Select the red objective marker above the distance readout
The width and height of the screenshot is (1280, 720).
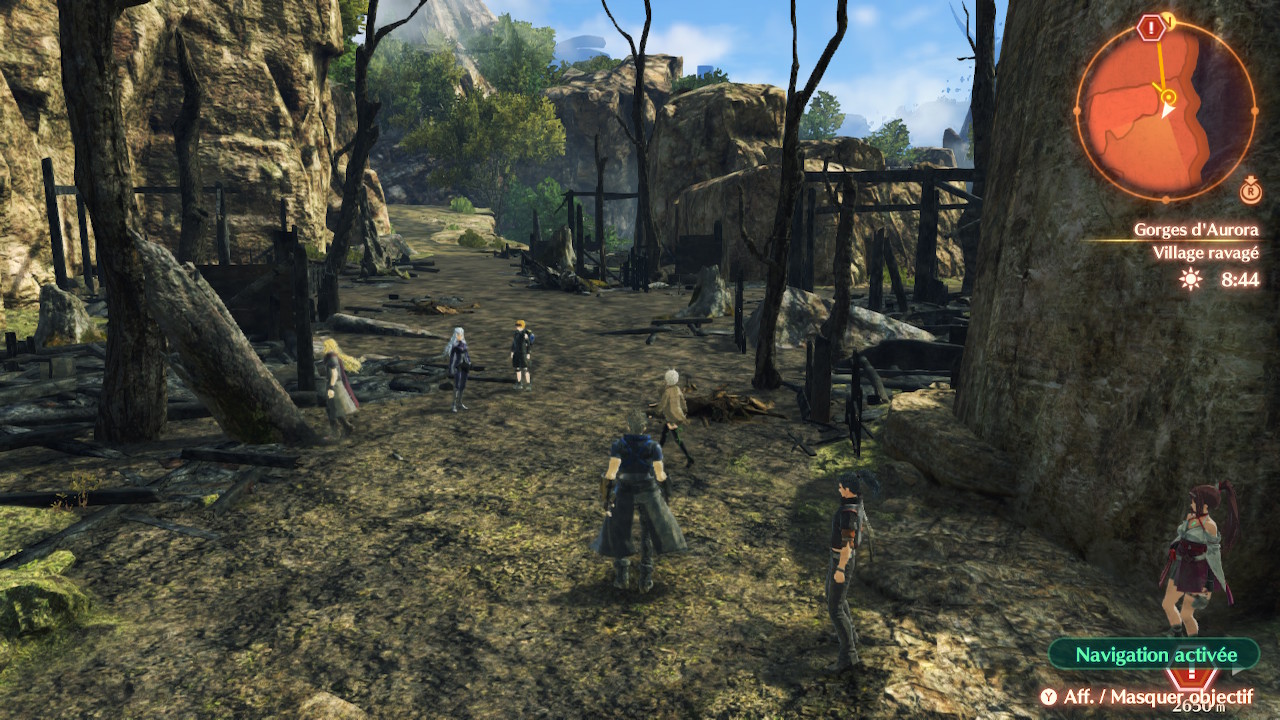[1188, 679]
